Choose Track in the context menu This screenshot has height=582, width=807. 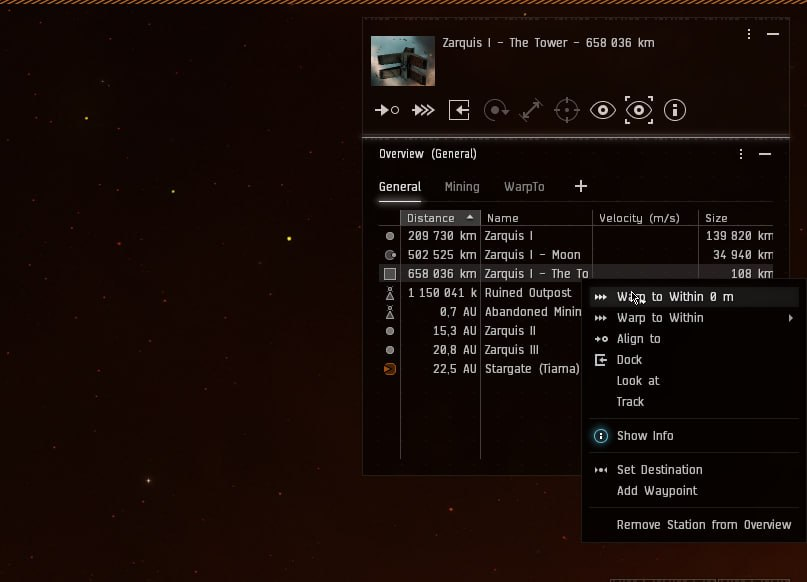[630, 402]
